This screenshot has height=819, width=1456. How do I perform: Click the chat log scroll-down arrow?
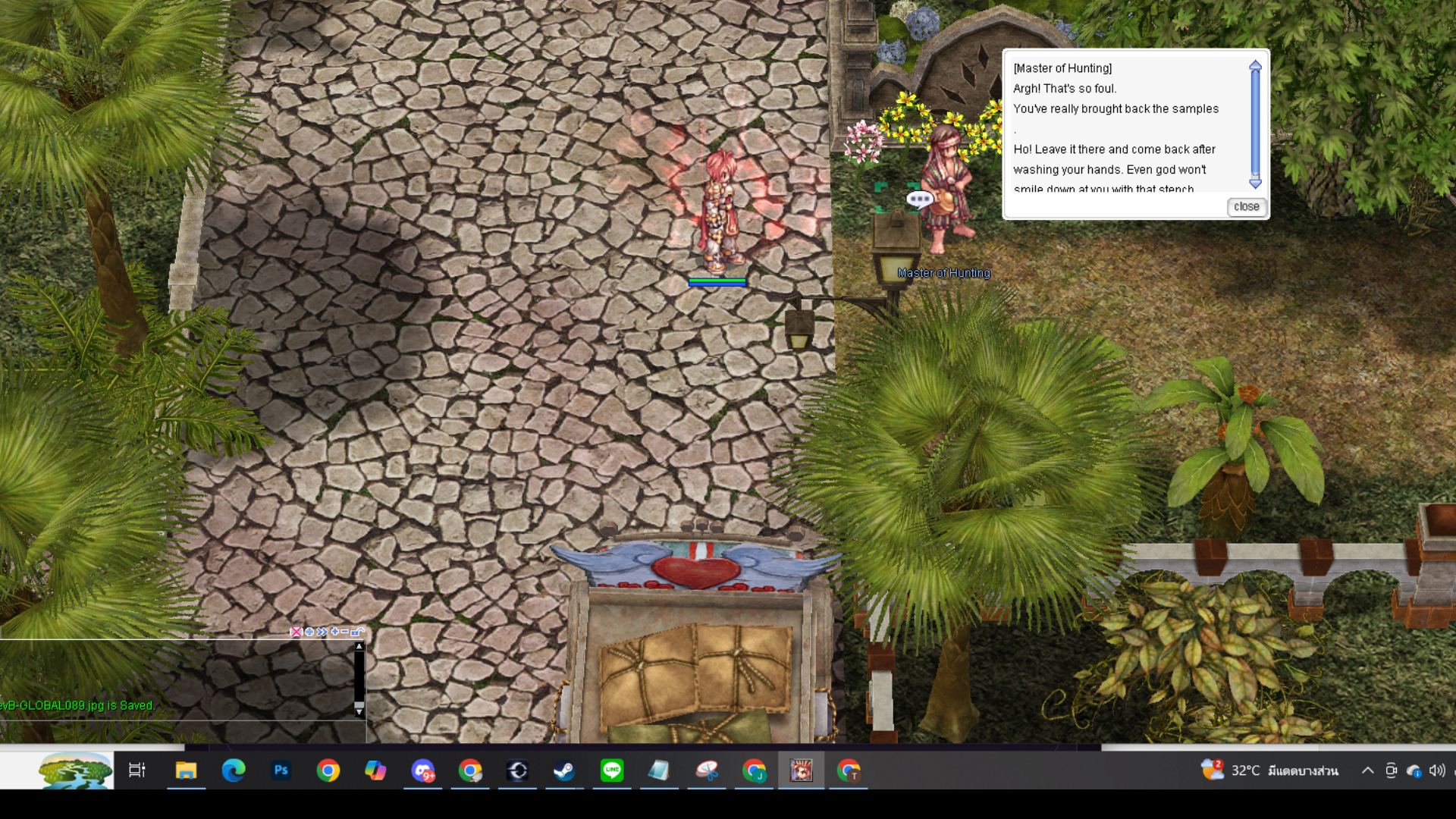tap(359, 712)
